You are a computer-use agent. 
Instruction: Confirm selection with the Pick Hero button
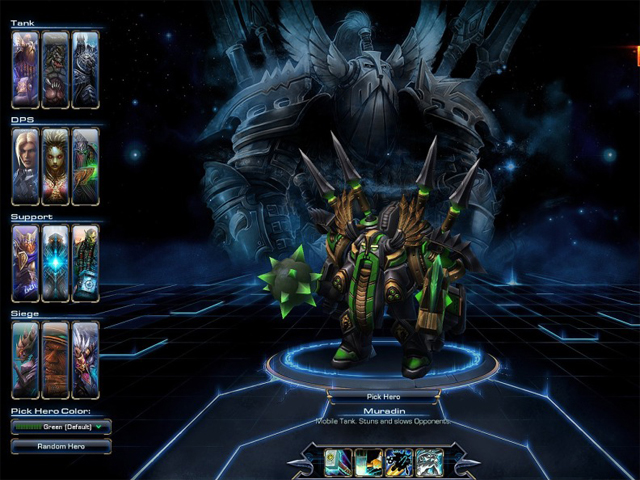click(x=385, y=395)
